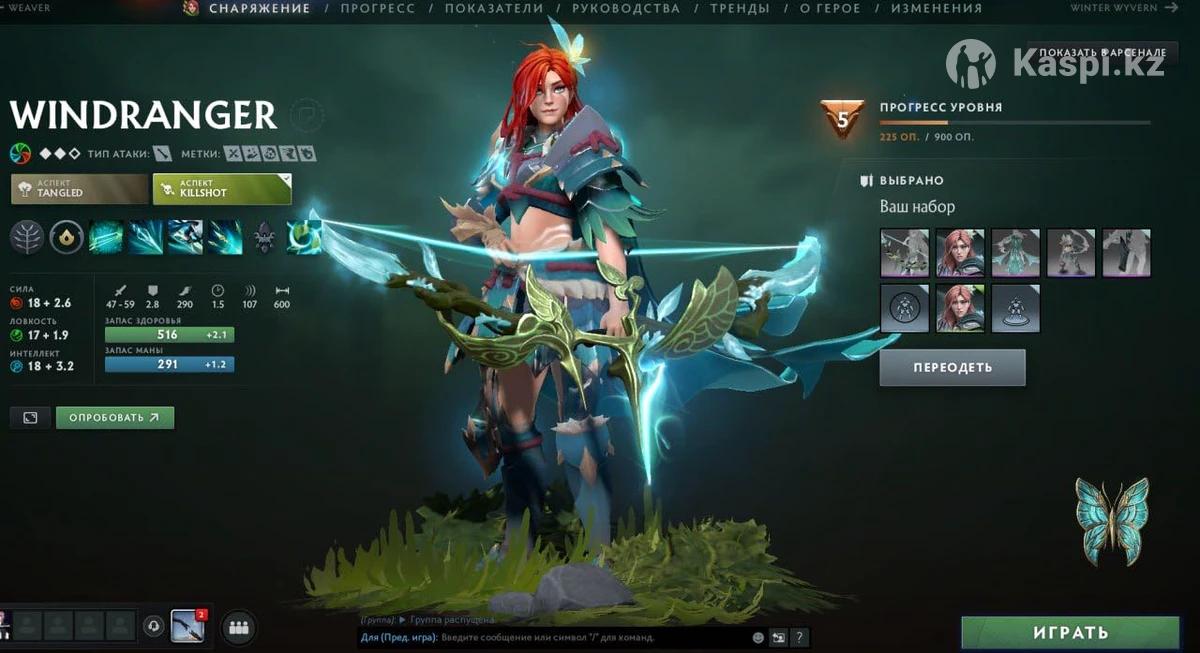Open the Тренды tab

click(739, 8)
